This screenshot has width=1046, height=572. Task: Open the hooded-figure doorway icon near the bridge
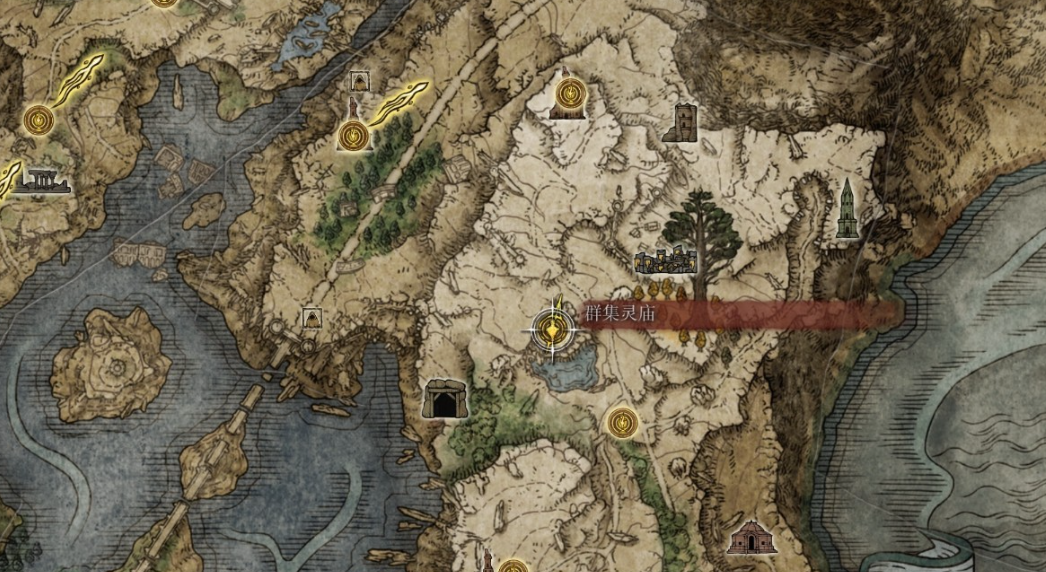pyautogui.click(x=312, y=318)
